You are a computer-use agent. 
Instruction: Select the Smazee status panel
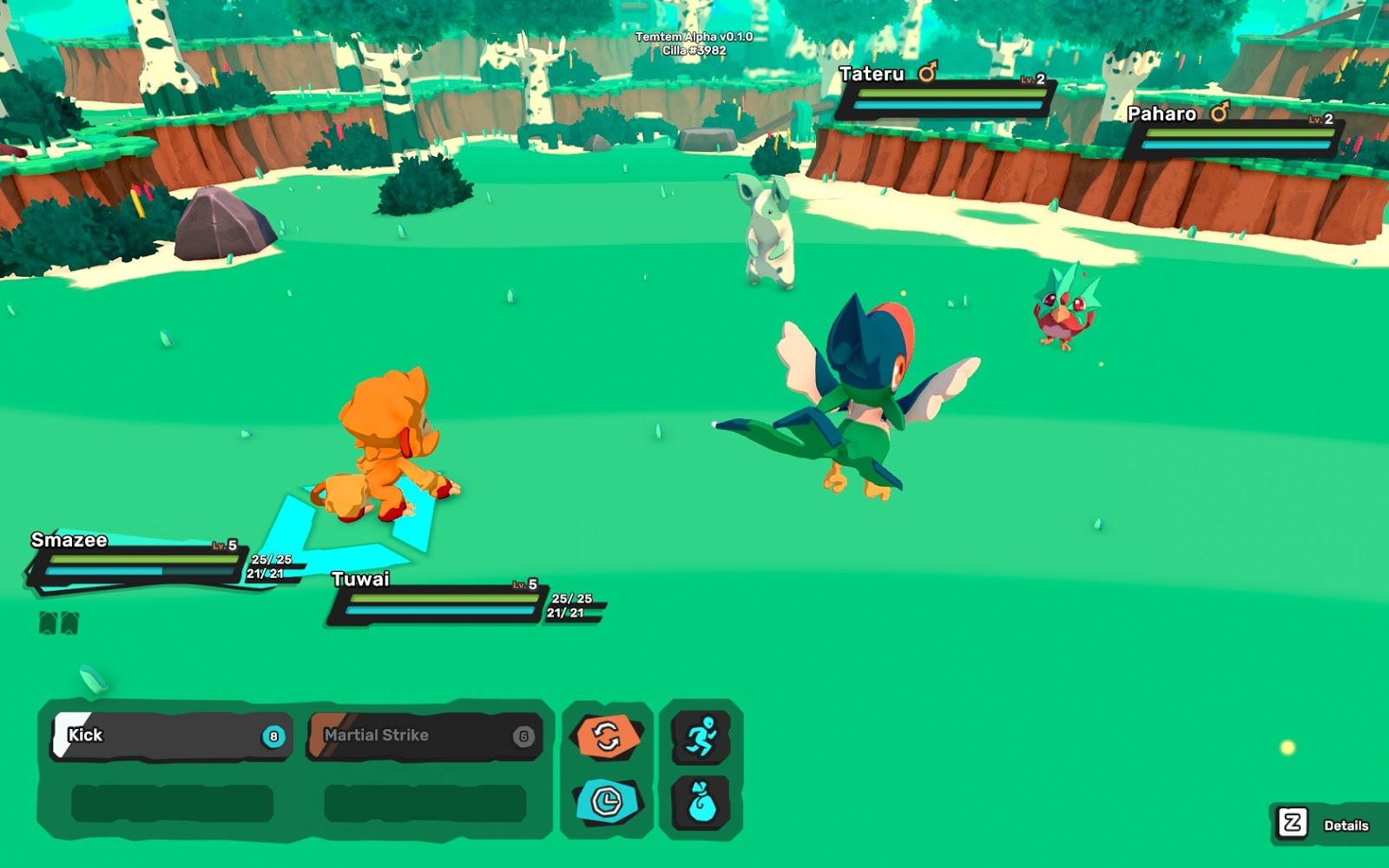pos(139,562)
